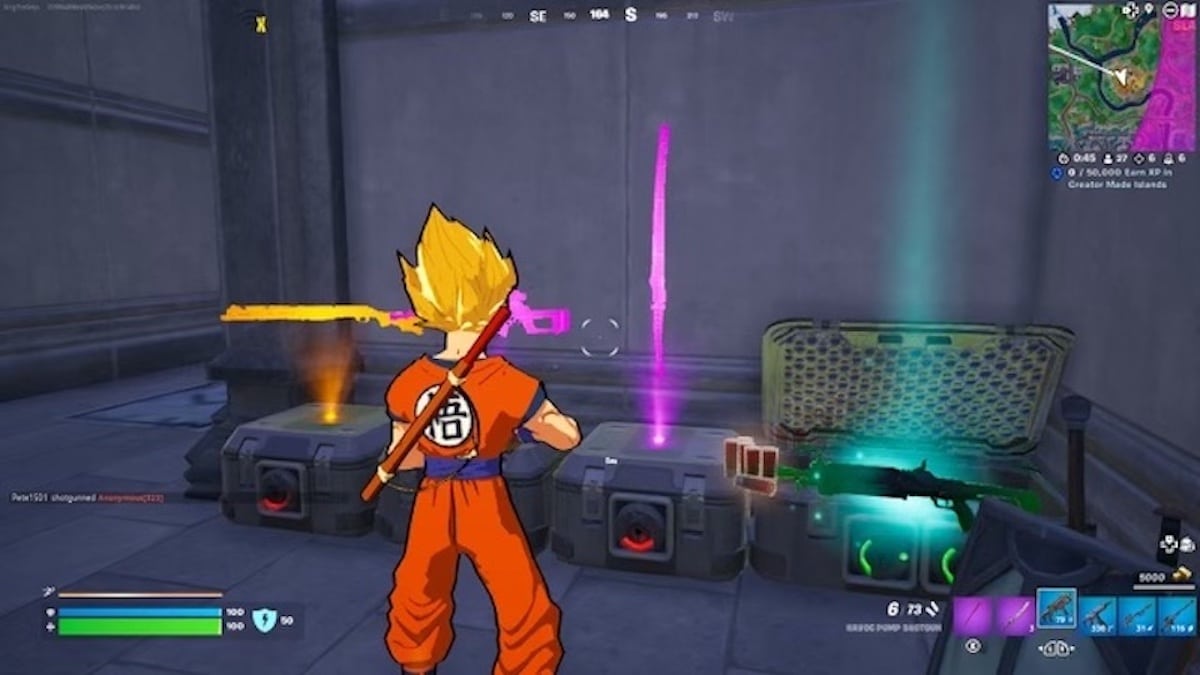
Task: Equip the weapon slot with 116 ammo
Action: click(x=1176, y=614)
